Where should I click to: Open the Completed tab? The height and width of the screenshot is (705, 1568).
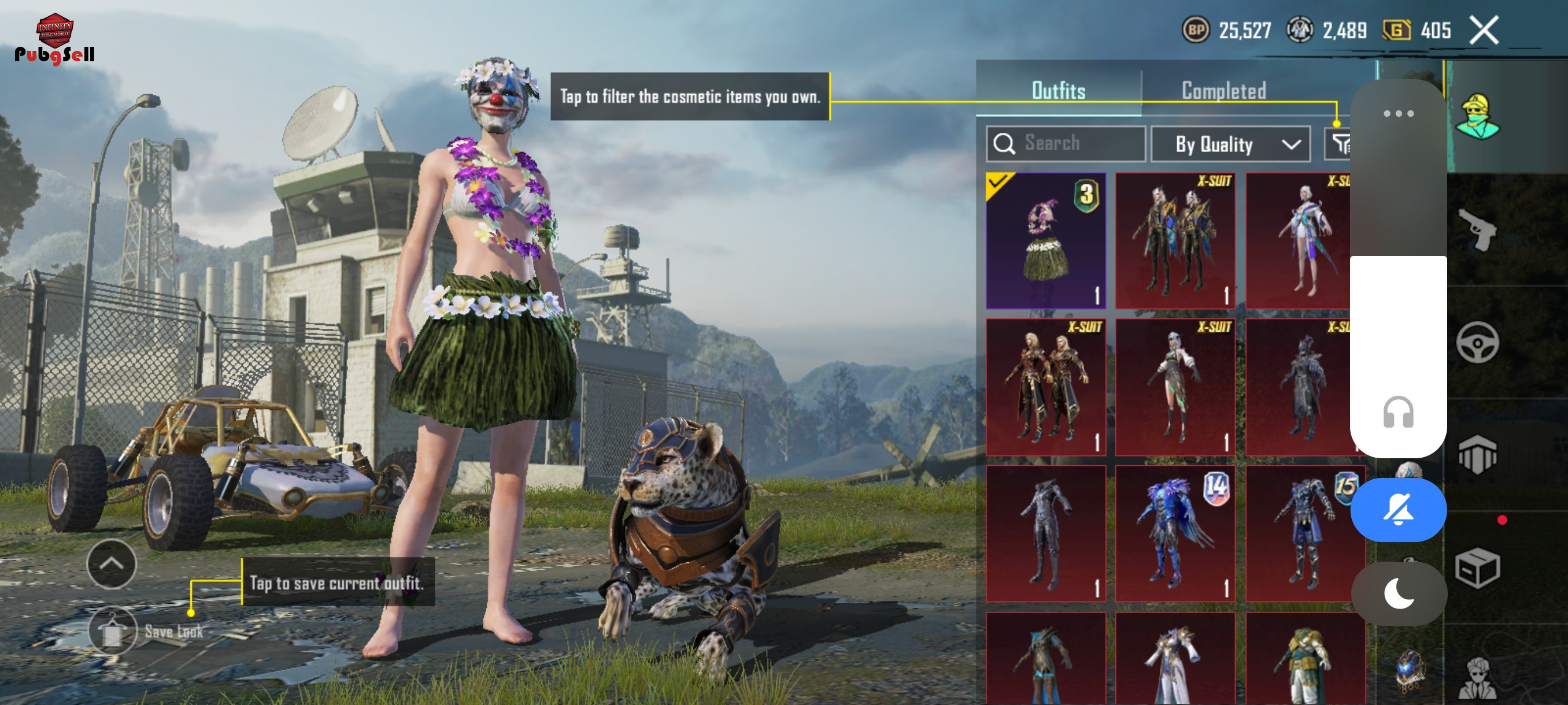(x=1223, y=91)
